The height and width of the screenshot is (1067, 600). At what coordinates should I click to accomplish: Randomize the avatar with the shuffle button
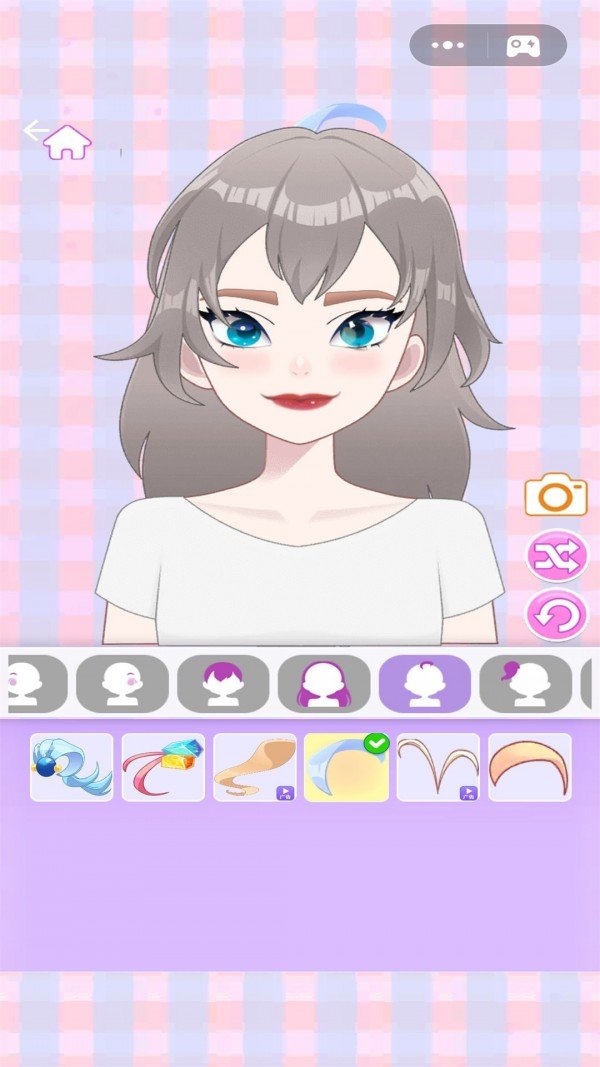(x=556, y=557)
